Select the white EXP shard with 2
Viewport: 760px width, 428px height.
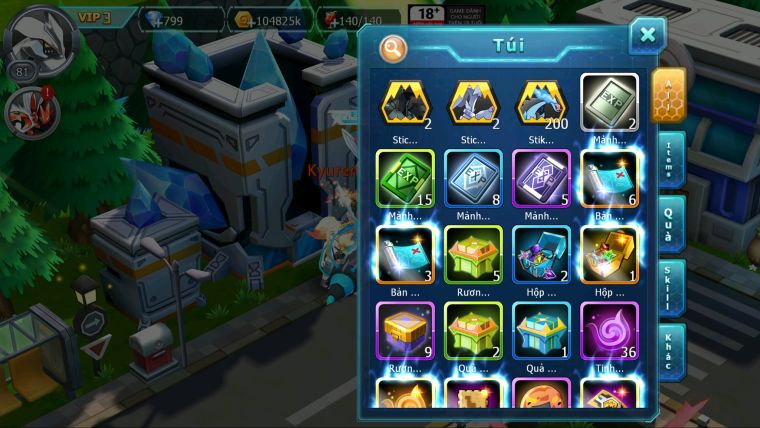click(x=609, y=103)
